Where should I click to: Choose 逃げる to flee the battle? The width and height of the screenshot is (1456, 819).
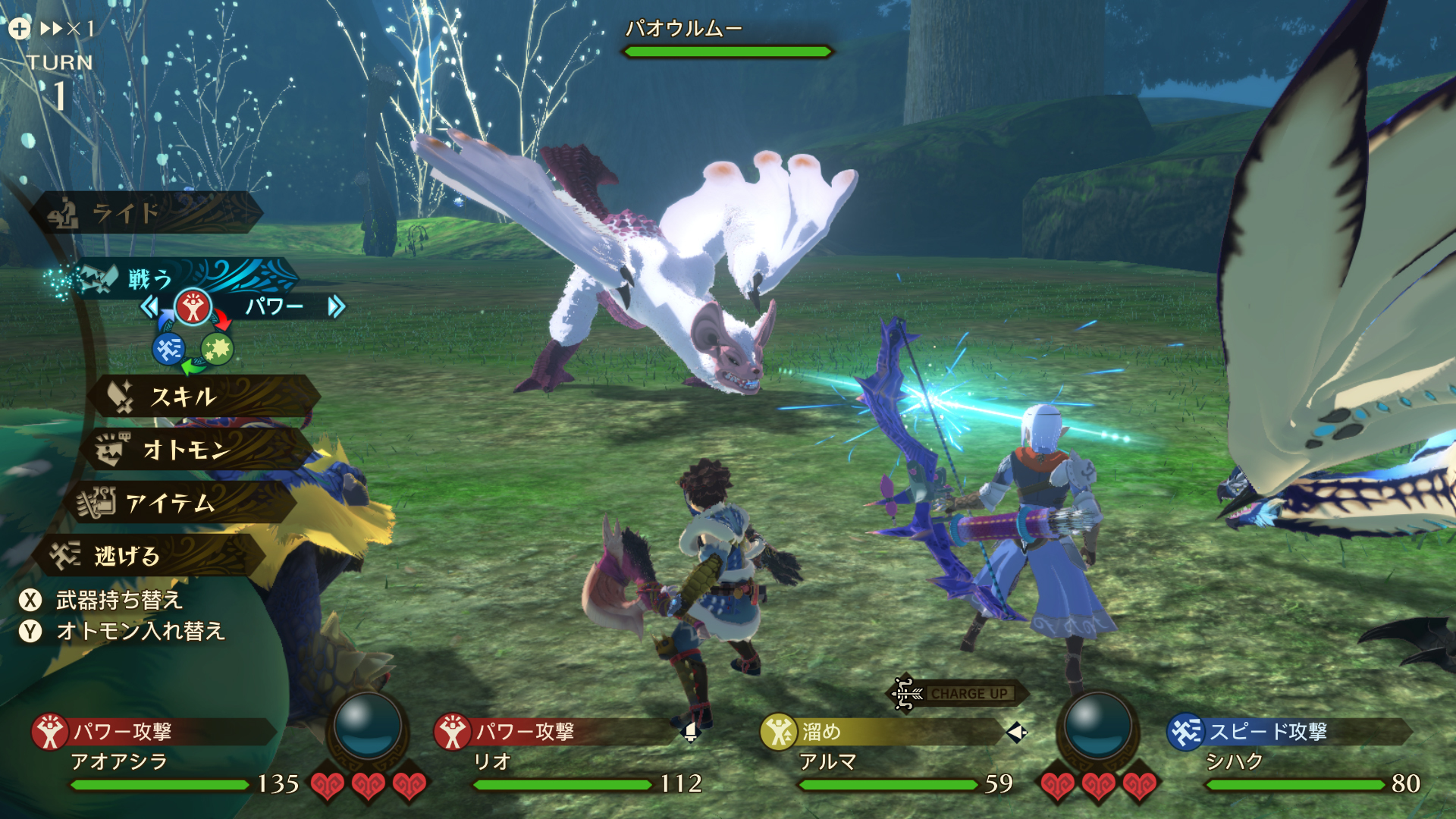(x=148, y=556)
